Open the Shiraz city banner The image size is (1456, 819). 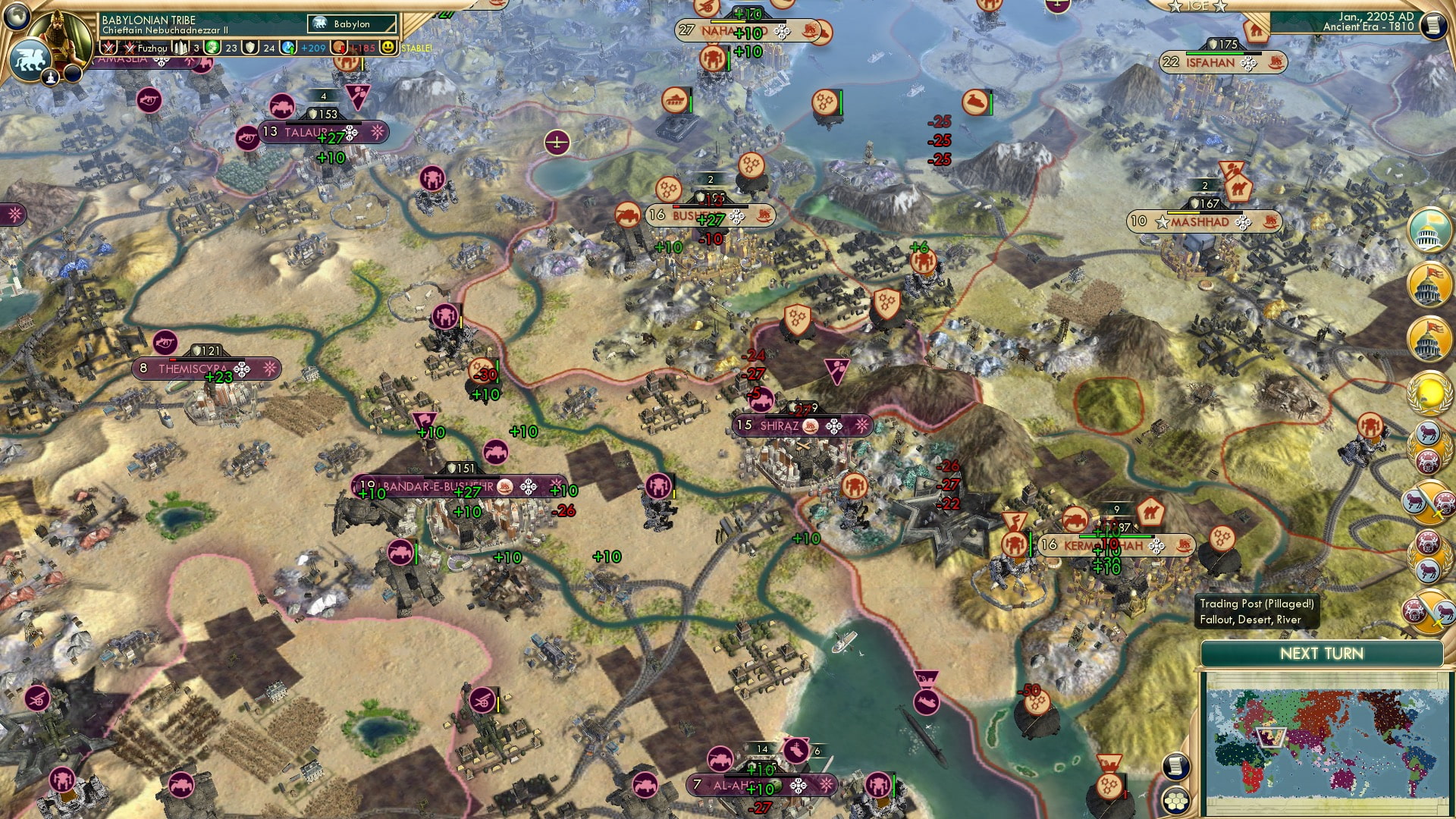point(781,426)
